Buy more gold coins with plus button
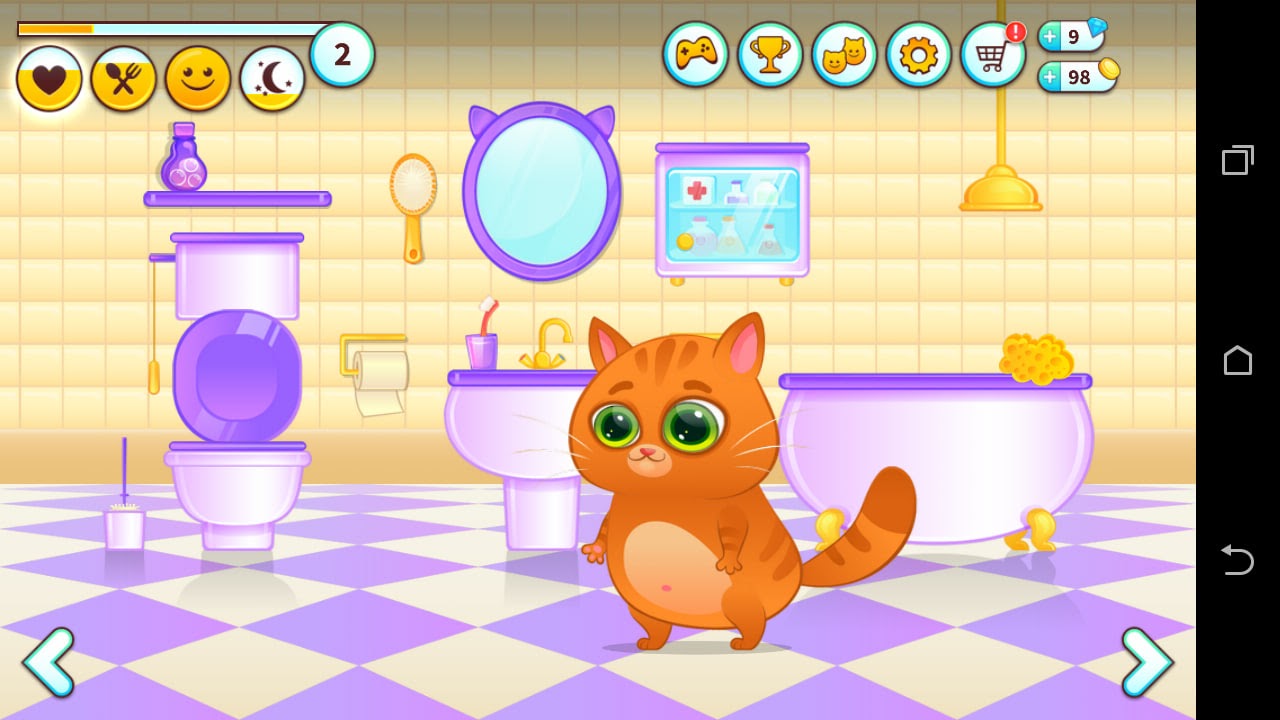This screenshot has width=1280, height=720. coord(1051,77)
